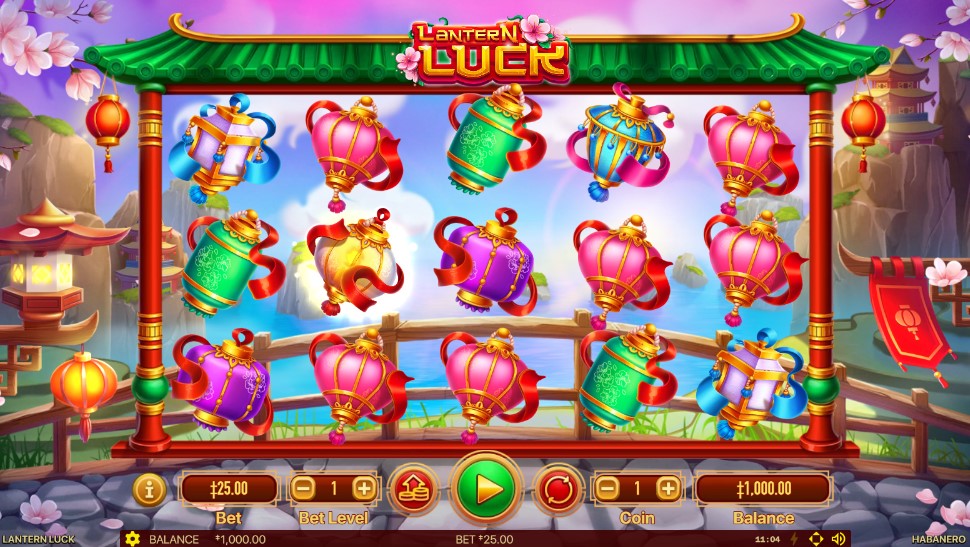Toggle fullscreen mode icon
The width and height of the screenshot is (970, 547).
(815, 539)
